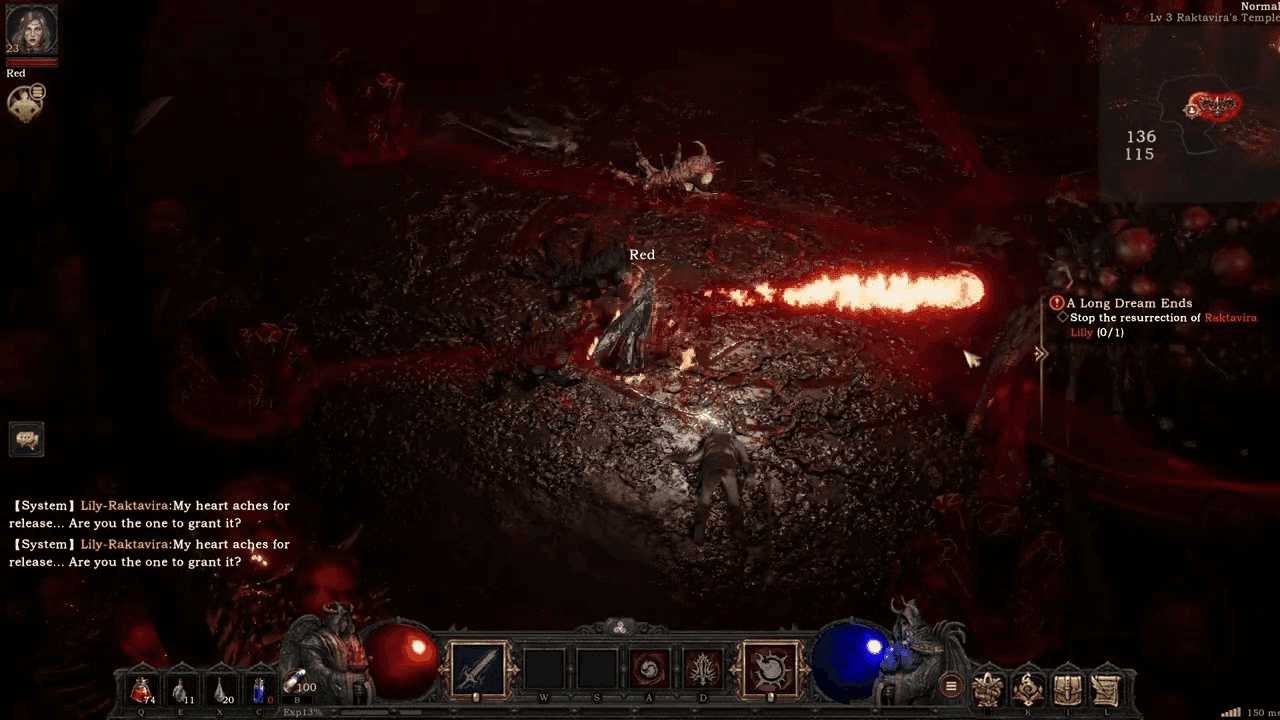Open the chat speech-bubble button
Screen dimensions: 1280x720
click(x=27, y=439)
